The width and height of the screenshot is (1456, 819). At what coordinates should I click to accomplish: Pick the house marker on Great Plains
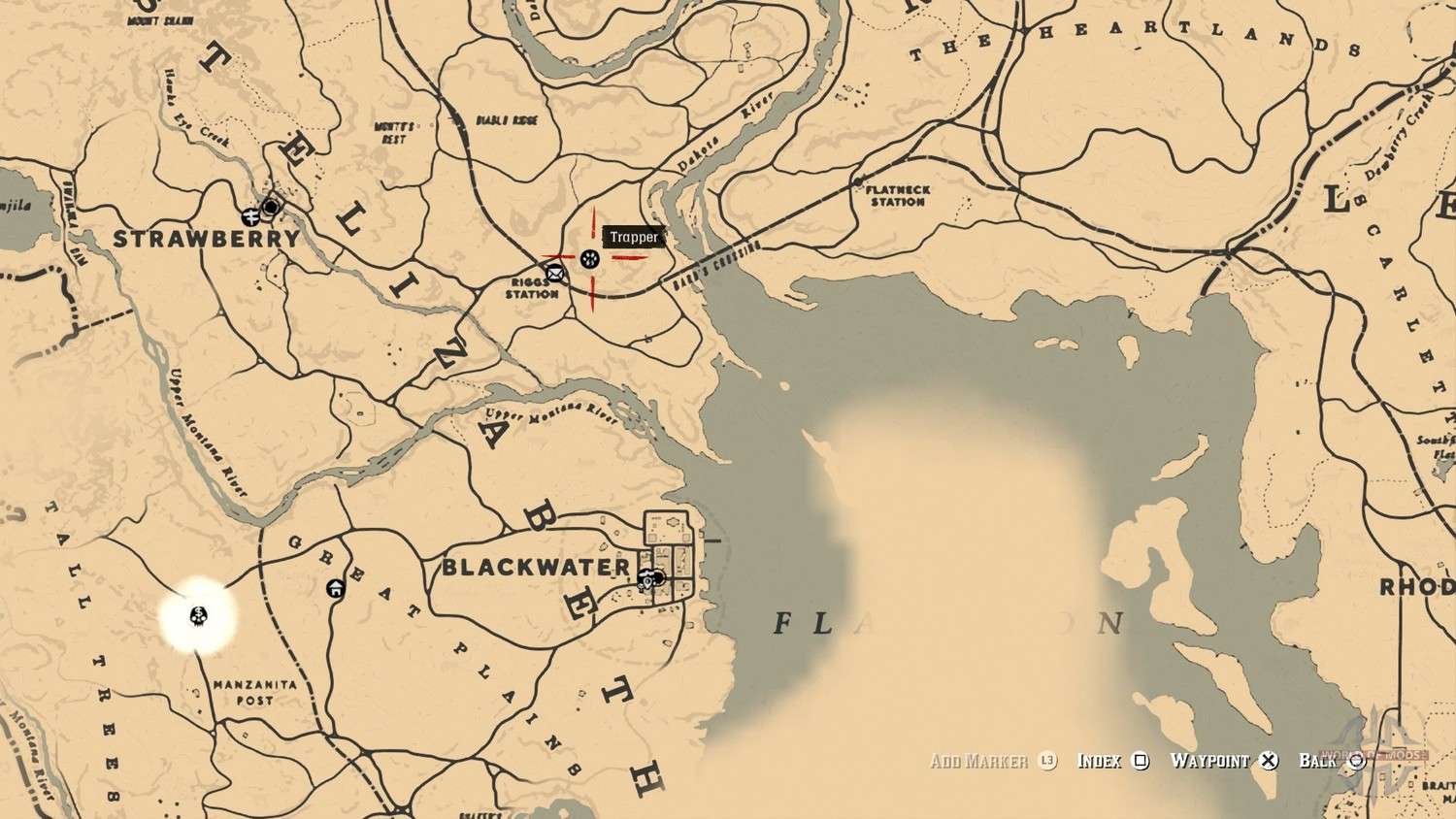336,587
